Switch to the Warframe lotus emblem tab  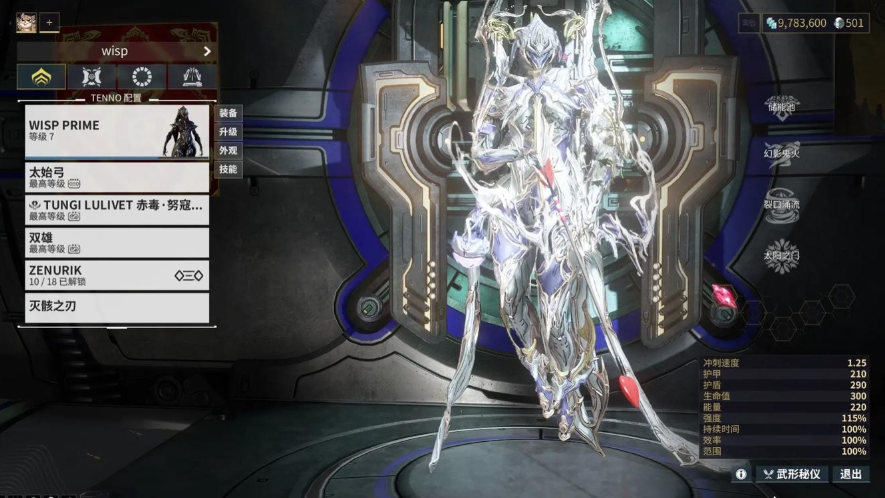click(41, 77)
